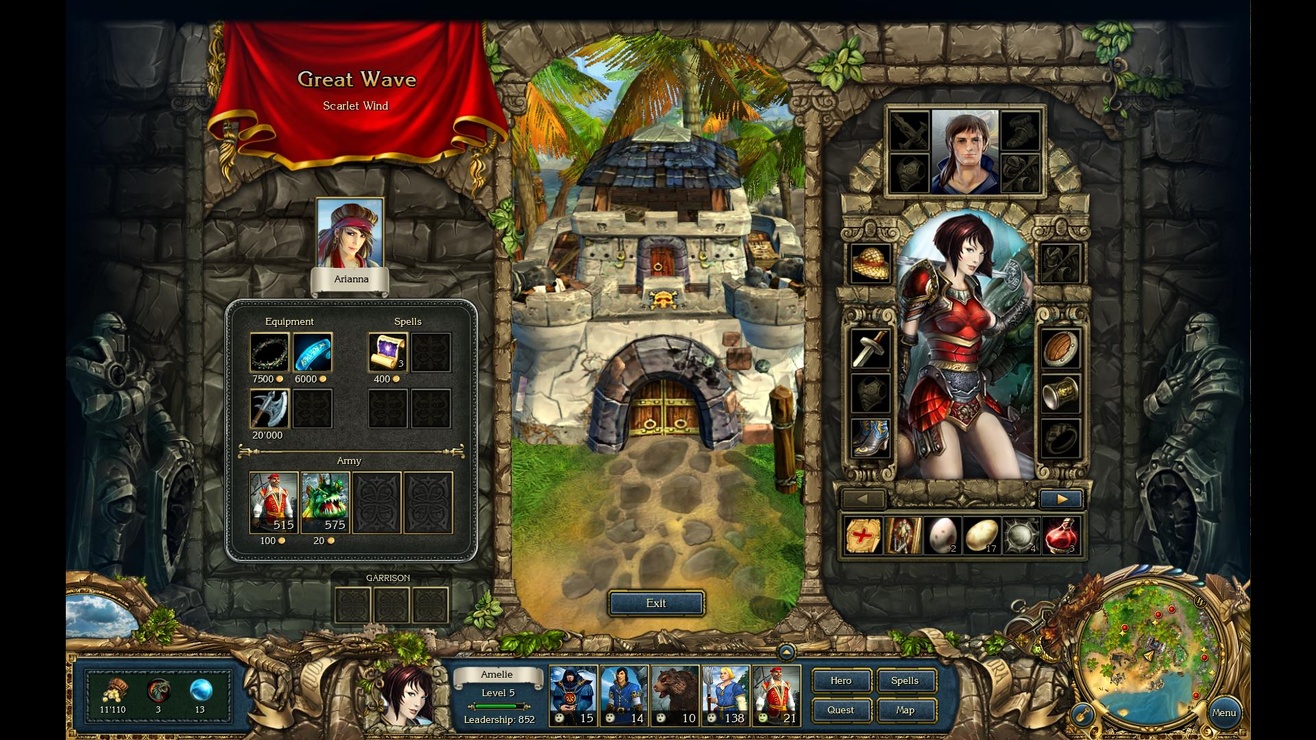Select the male companion portrait
The width and height of the screenshot is (1316, 740).
click(964, 151)
